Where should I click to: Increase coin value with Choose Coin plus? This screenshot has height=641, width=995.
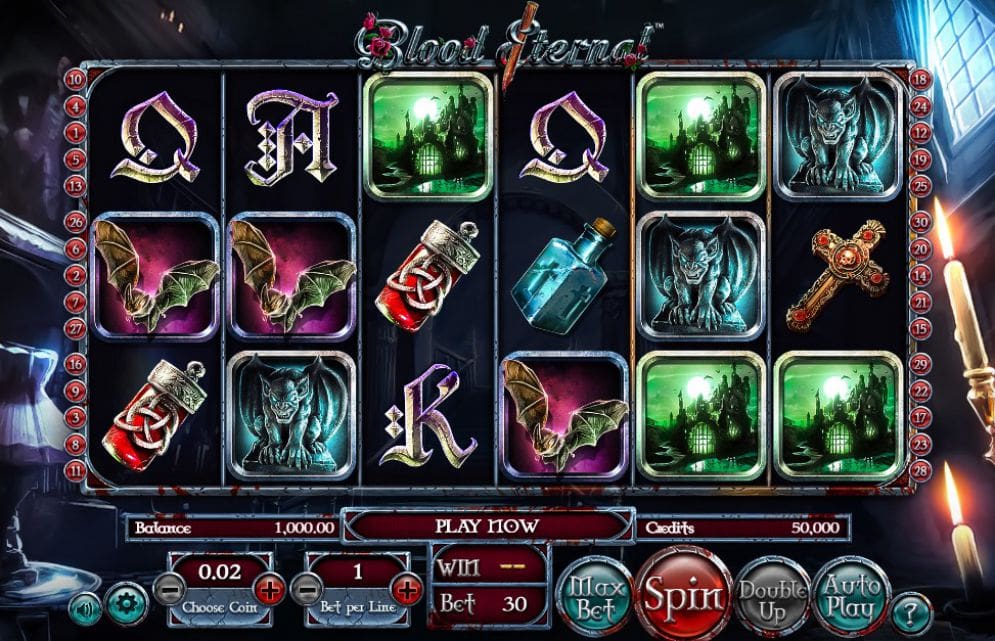pyautogui.click(x=270, y=589)
